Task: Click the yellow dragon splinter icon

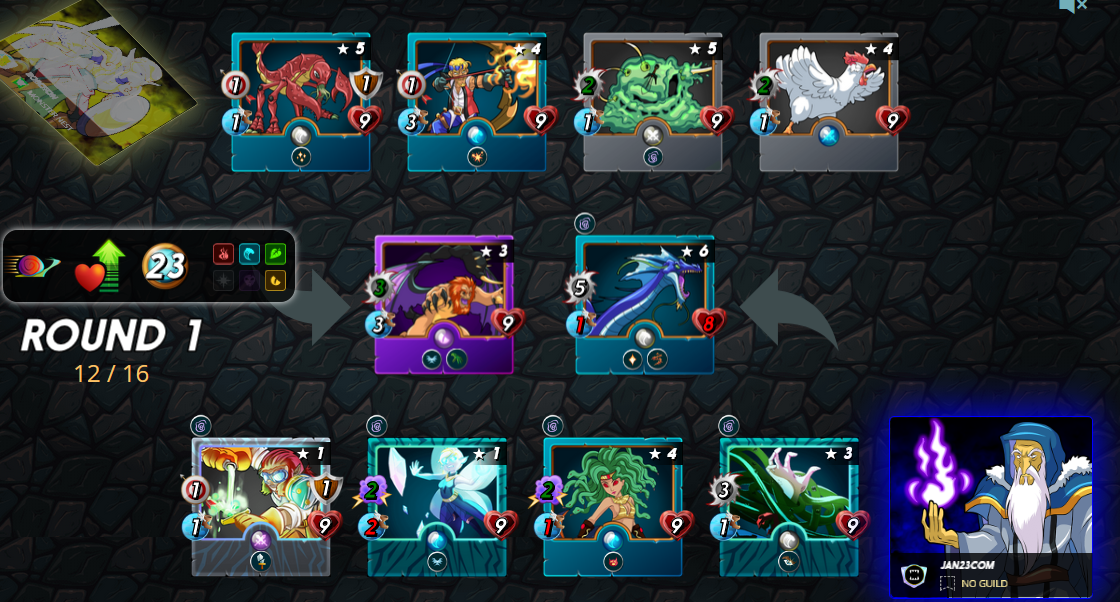Action: tap(275, 281)
